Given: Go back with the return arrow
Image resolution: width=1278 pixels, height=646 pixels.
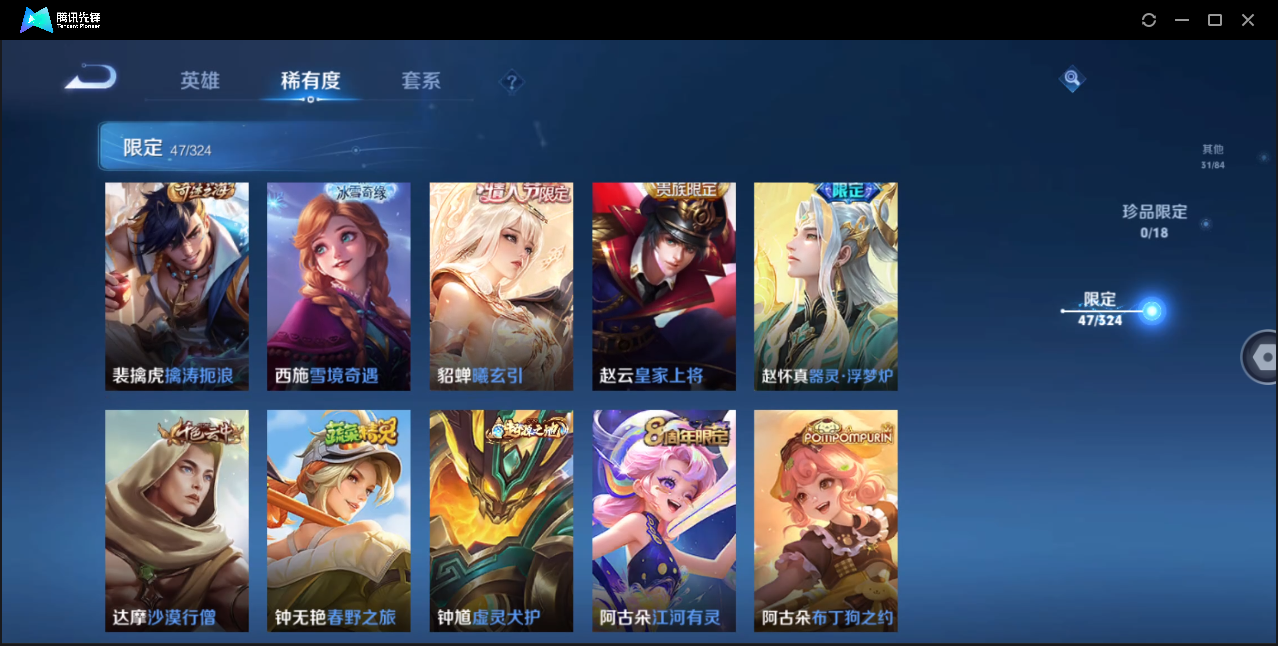Looking at the screenshot, I should click(x=91, y=78).
